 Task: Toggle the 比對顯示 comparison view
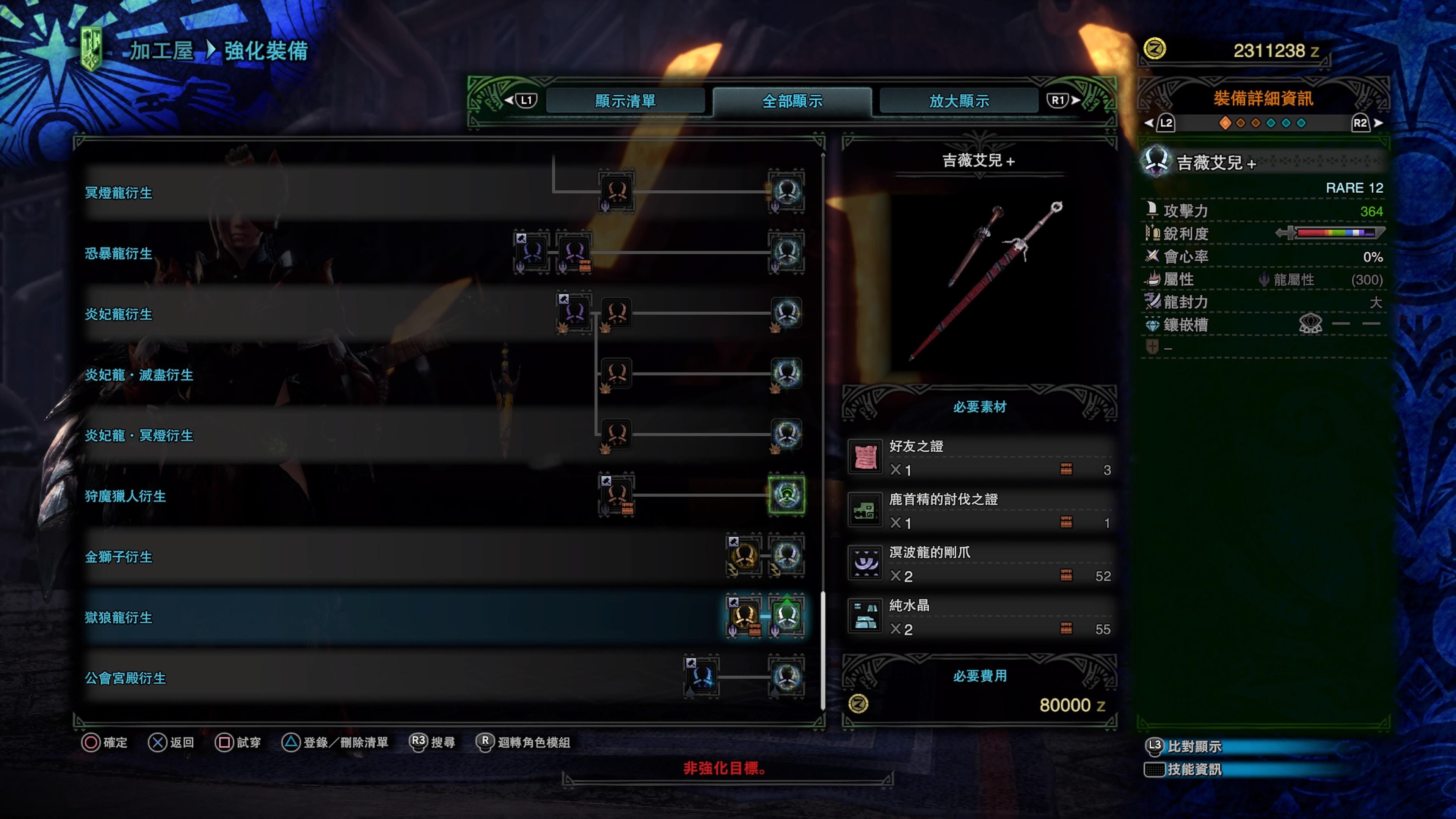[x=1194, y=747]
